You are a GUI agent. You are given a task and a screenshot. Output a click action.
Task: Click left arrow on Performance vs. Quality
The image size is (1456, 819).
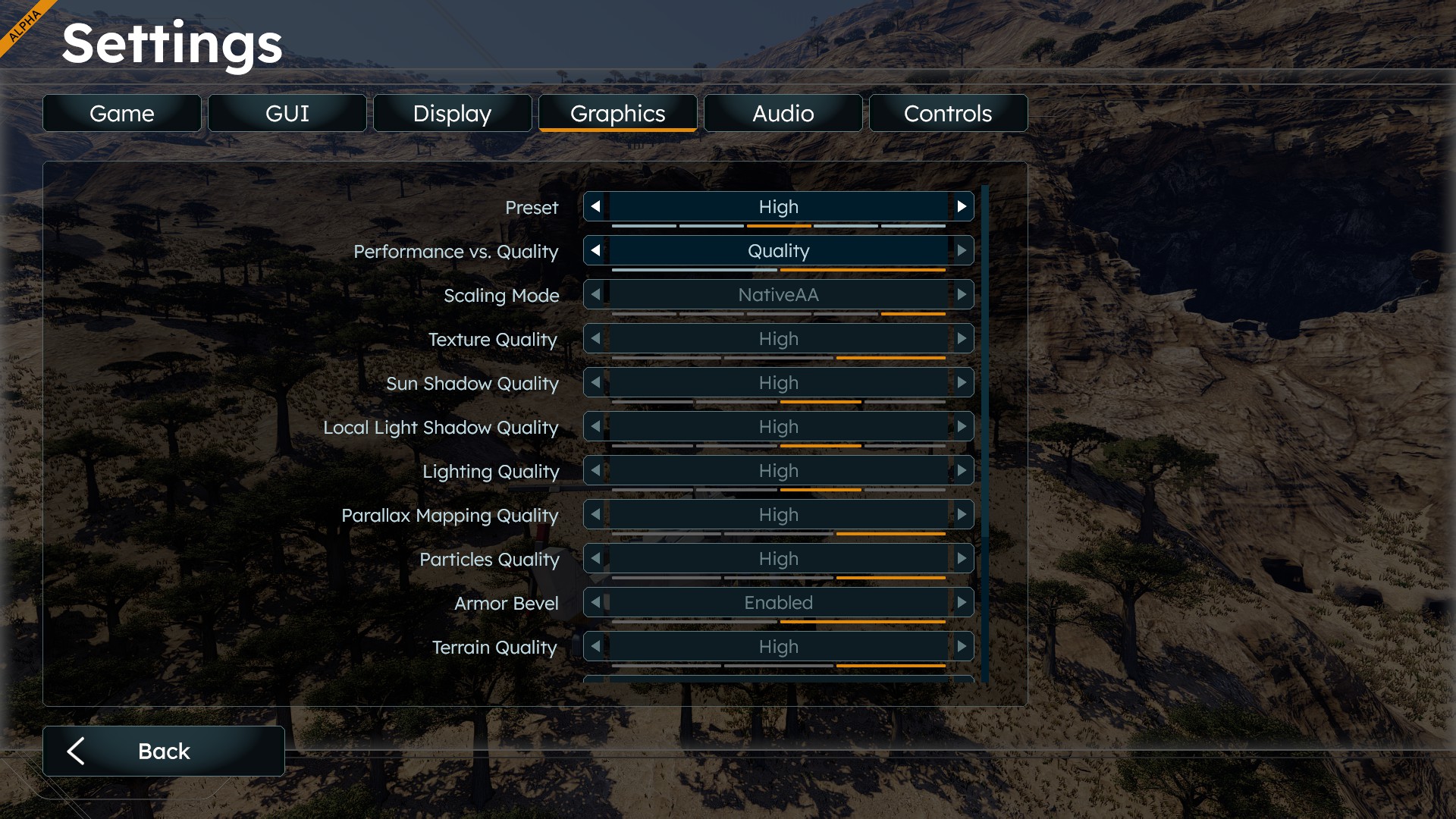click(x=596, y=250)
